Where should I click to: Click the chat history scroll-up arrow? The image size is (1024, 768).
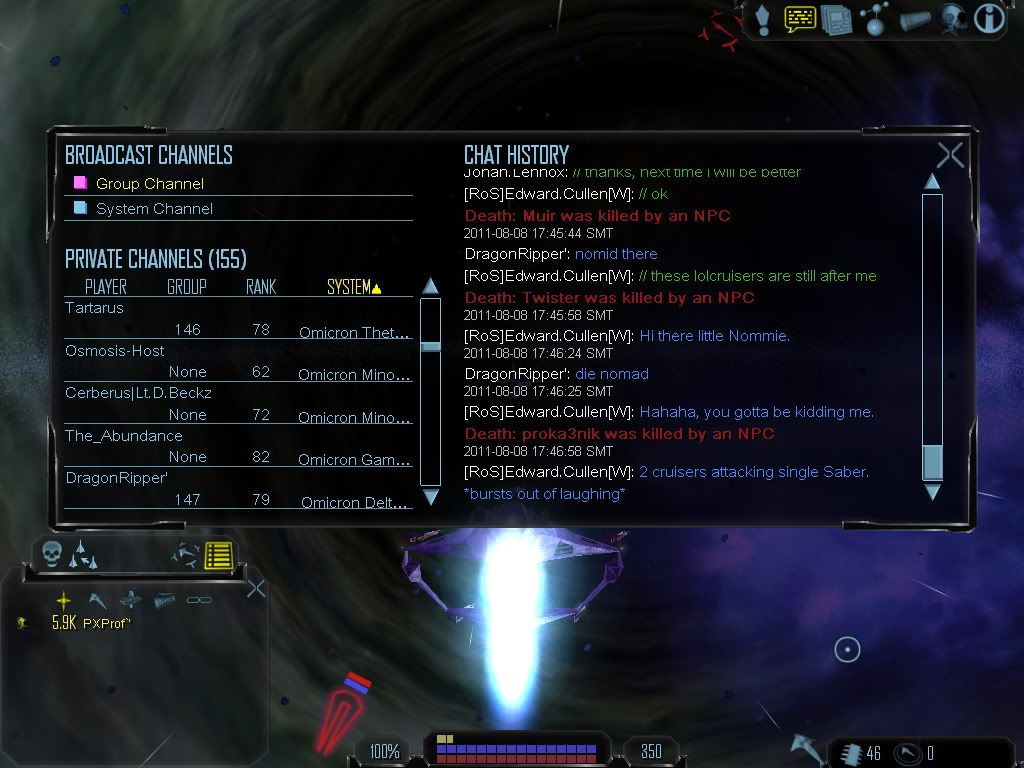pyautogui.click(x=932, y=182)
